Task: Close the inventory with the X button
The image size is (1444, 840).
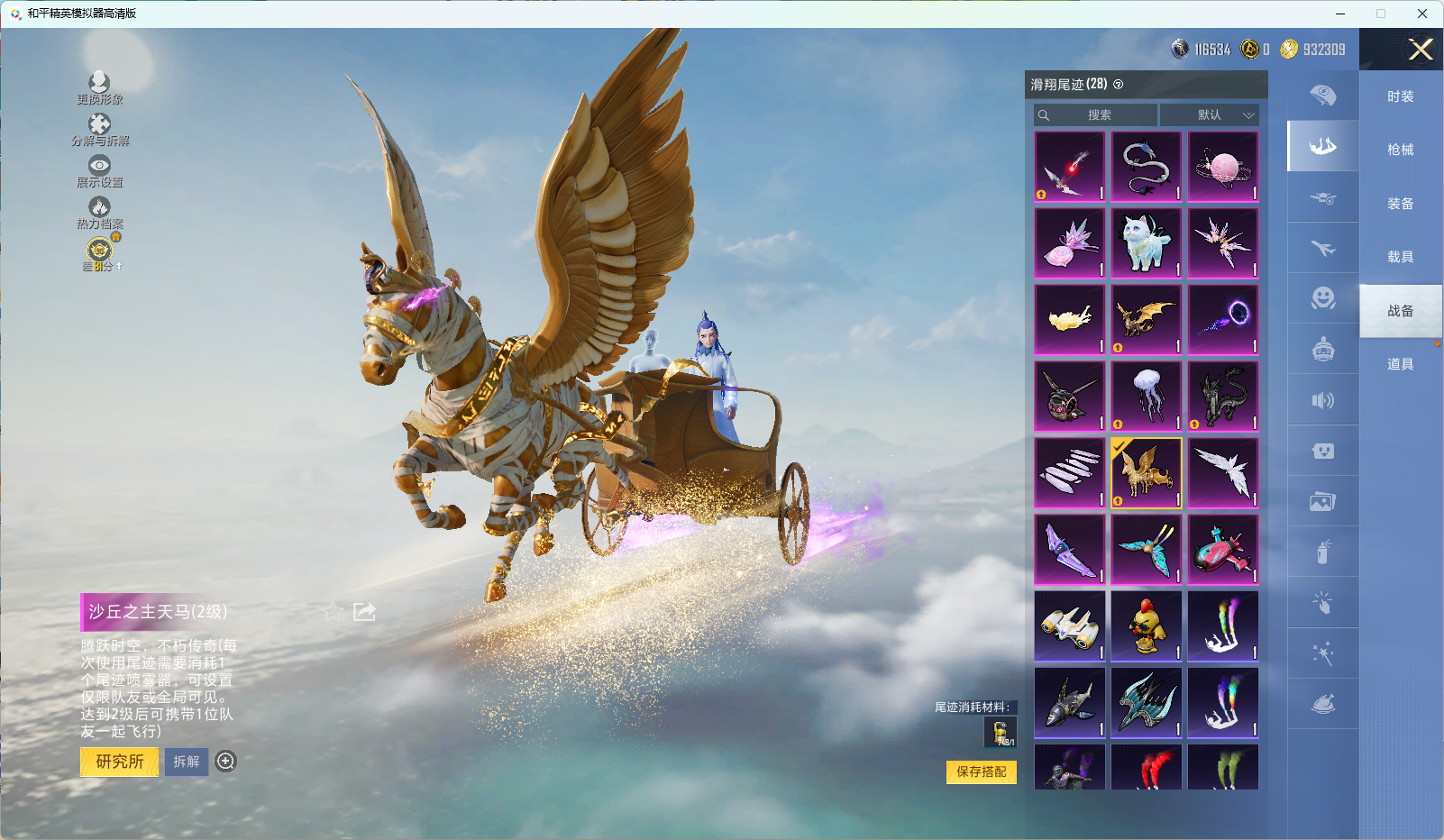Action: coord(1421,50)
